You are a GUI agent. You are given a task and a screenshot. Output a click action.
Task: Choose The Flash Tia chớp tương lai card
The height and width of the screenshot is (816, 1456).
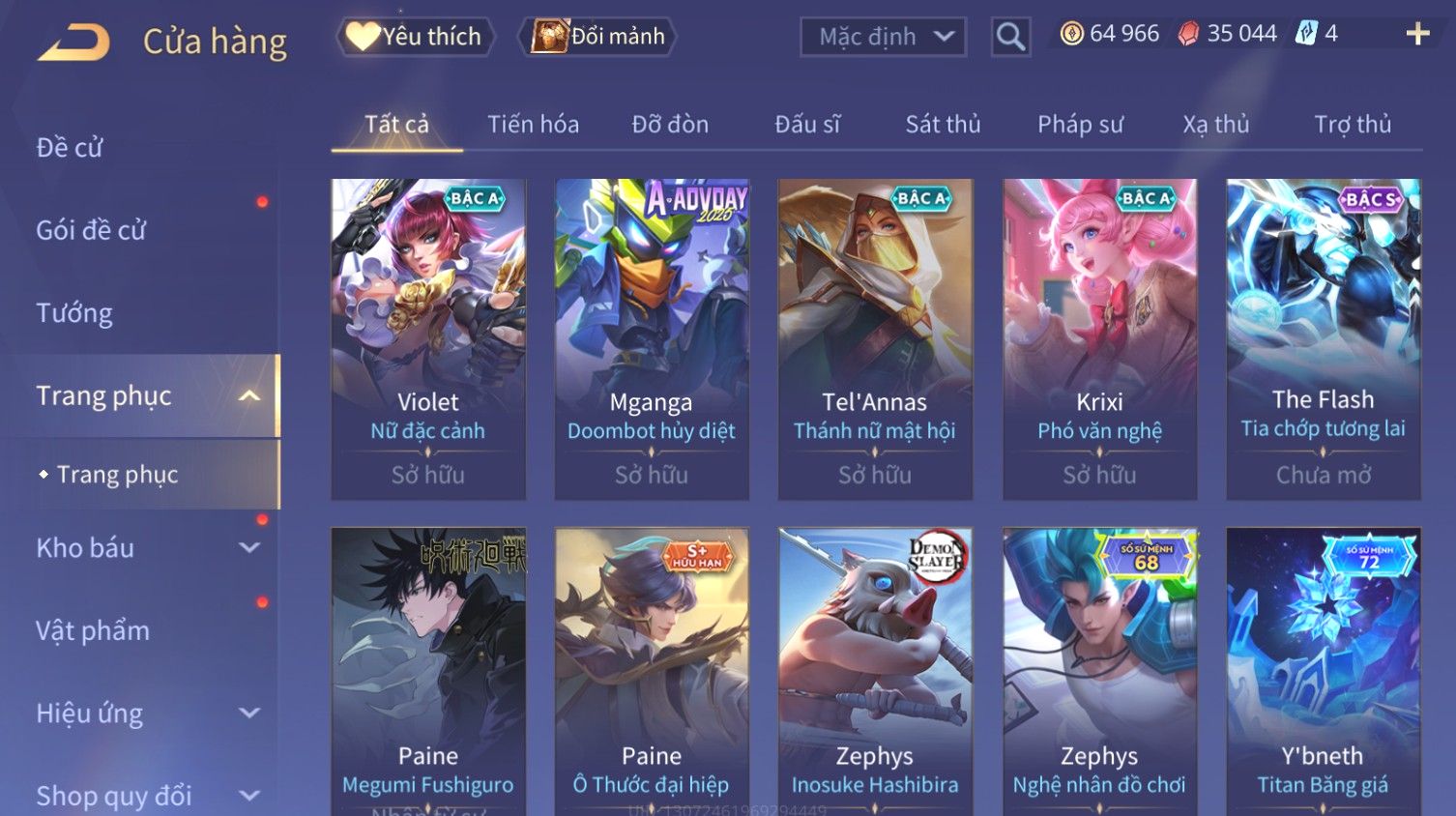click(x=1323, y=338)
